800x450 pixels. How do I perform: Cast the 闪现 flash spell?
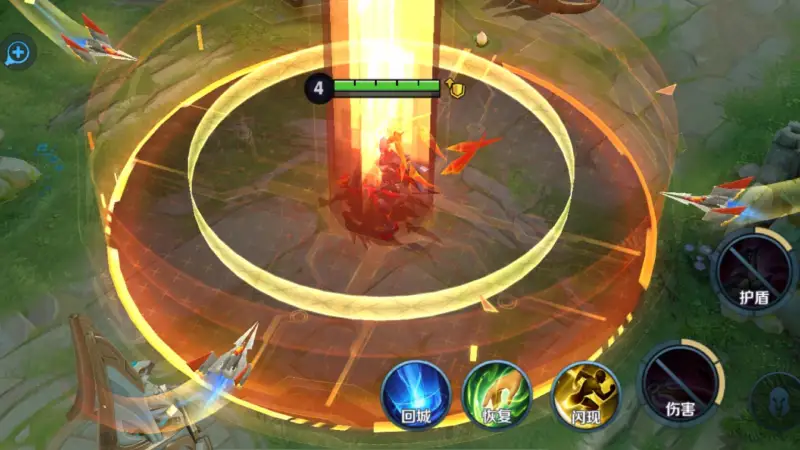pyautogui.click(x=587, y=394)
